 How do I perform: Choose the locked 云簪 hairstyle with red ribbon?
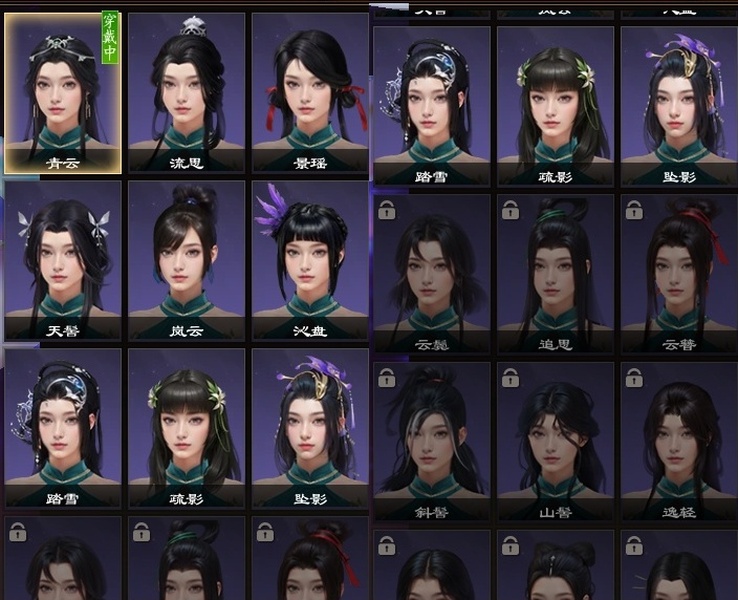(x=680, y=272)
